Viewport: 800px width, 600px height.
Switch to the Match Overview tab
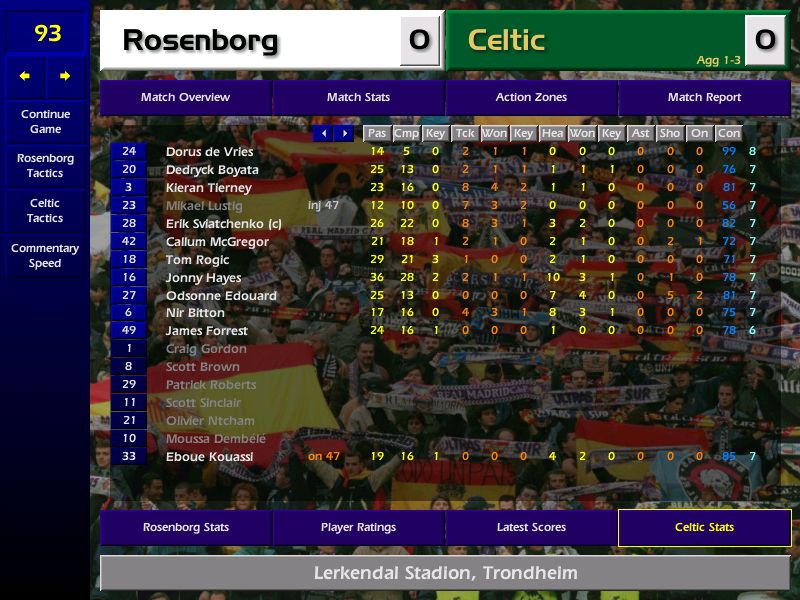point(185,97)
